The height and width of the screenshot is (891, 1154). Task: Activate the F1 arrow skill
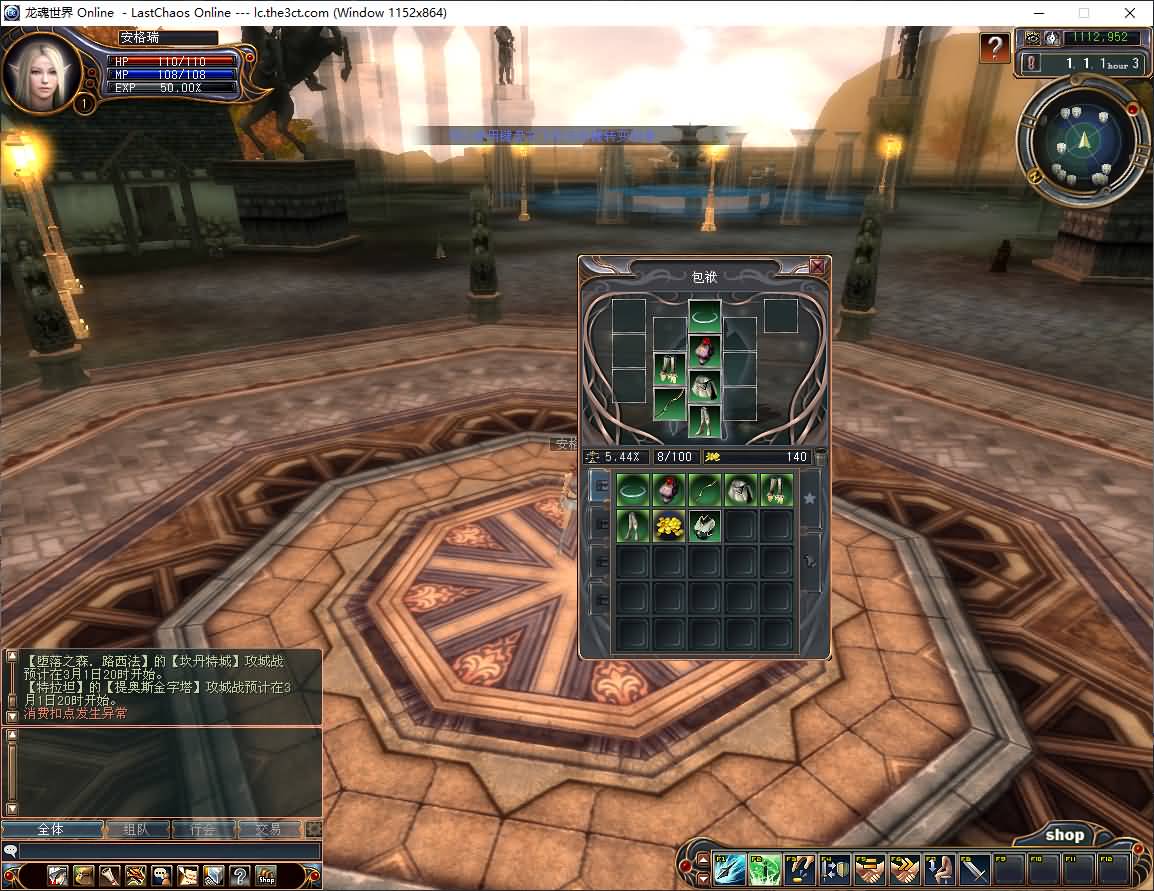pos(729,868)
